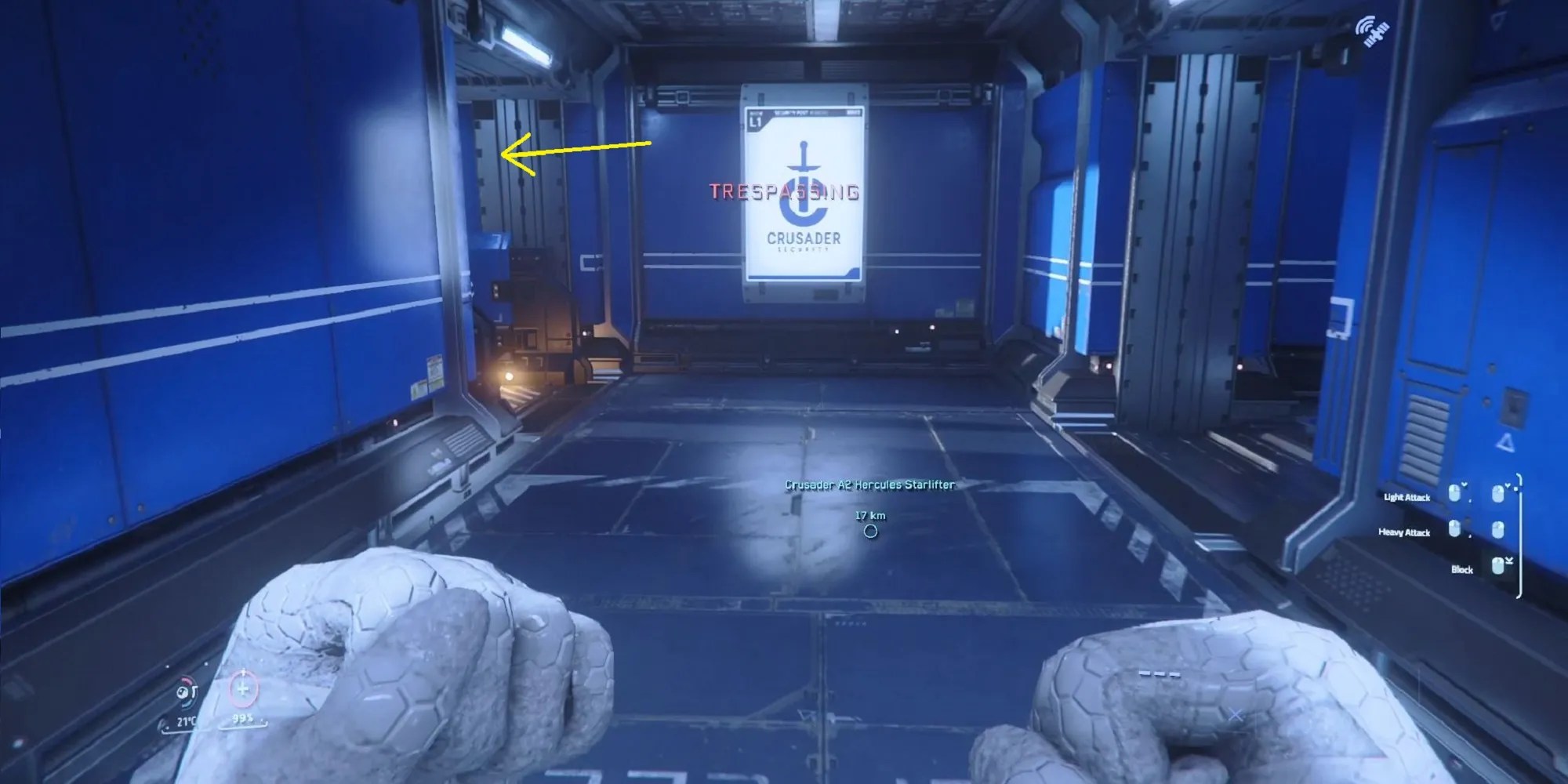Select the Light Attack mouse binding icon

[1455, 495]
